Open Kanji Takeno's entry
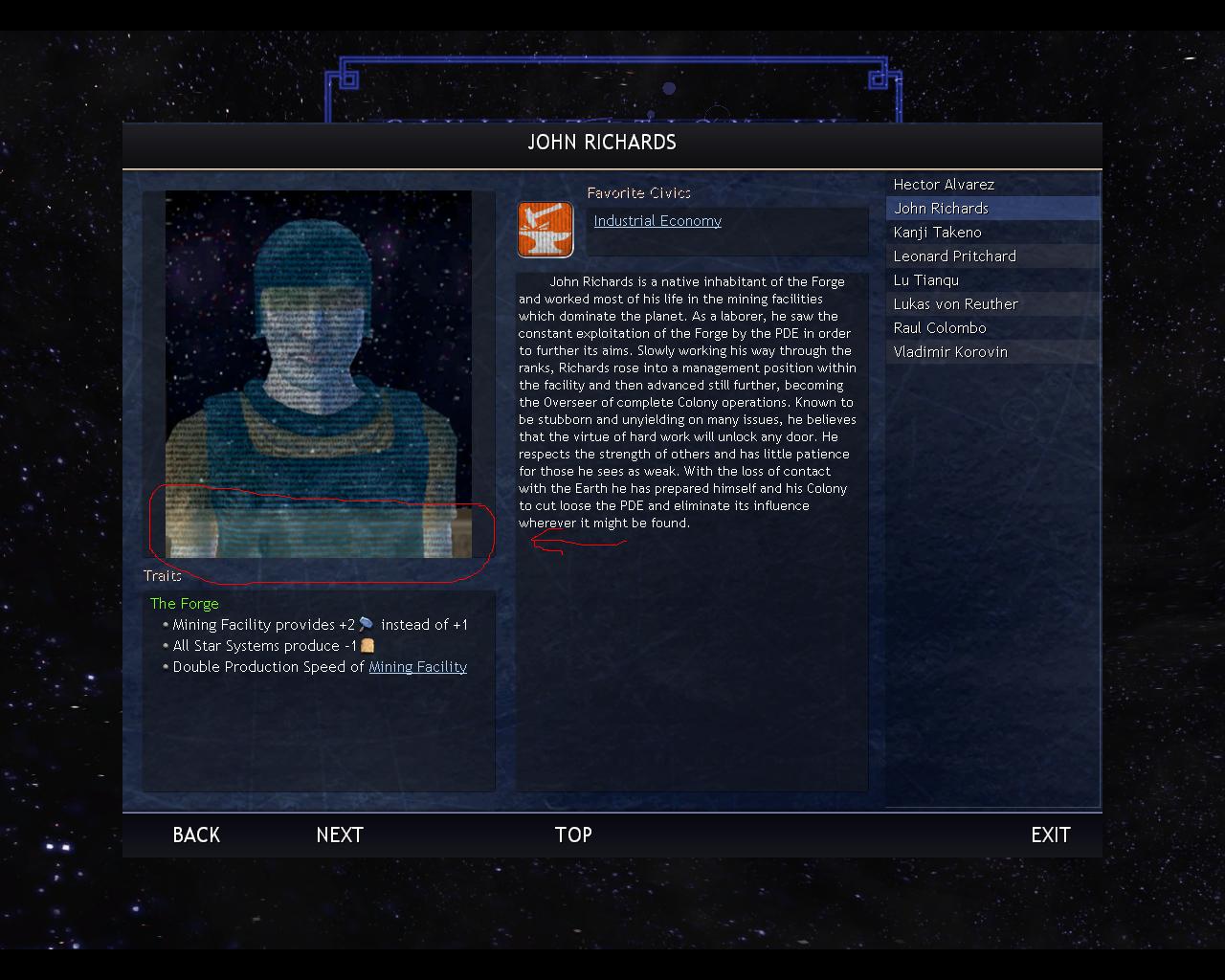The height and width of the screenshot is (980, 1225). (937, 233)
